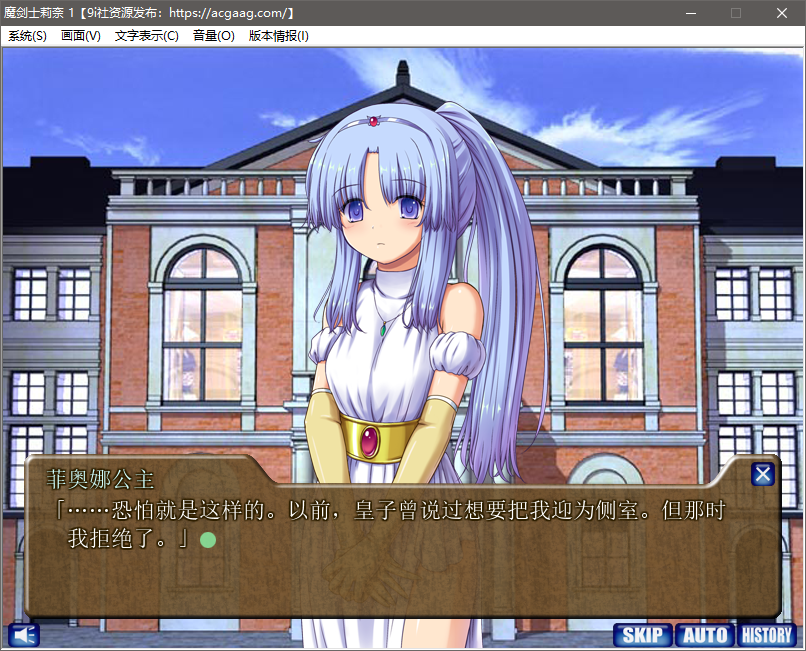Open the 音量(O) menu
Viewport: 806px width, 651px height.
[x=214, y=36]
